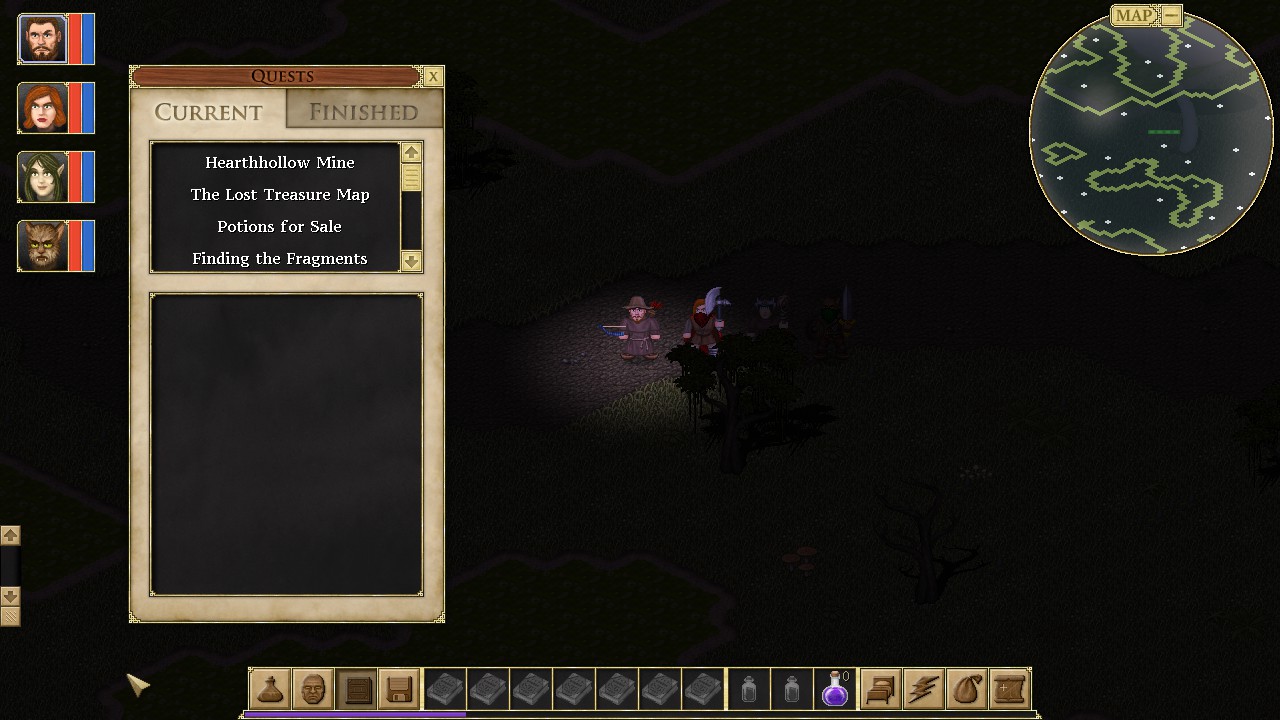Screen dimensions: 1280x720
Task: Click the circular minimap
Action: point(1150,135)
